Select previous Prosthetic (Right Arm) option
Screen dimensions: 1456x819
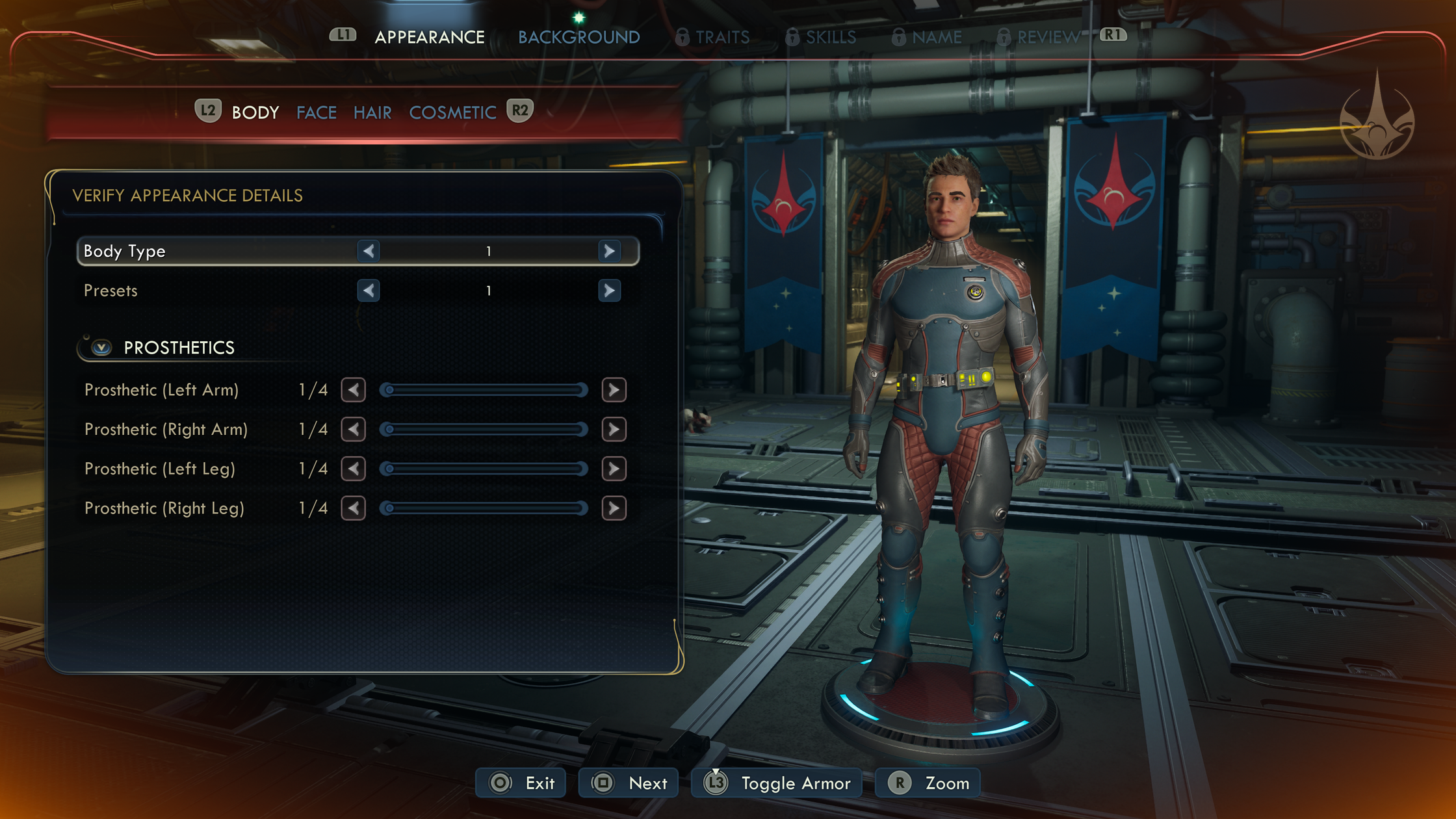[354, 430]
